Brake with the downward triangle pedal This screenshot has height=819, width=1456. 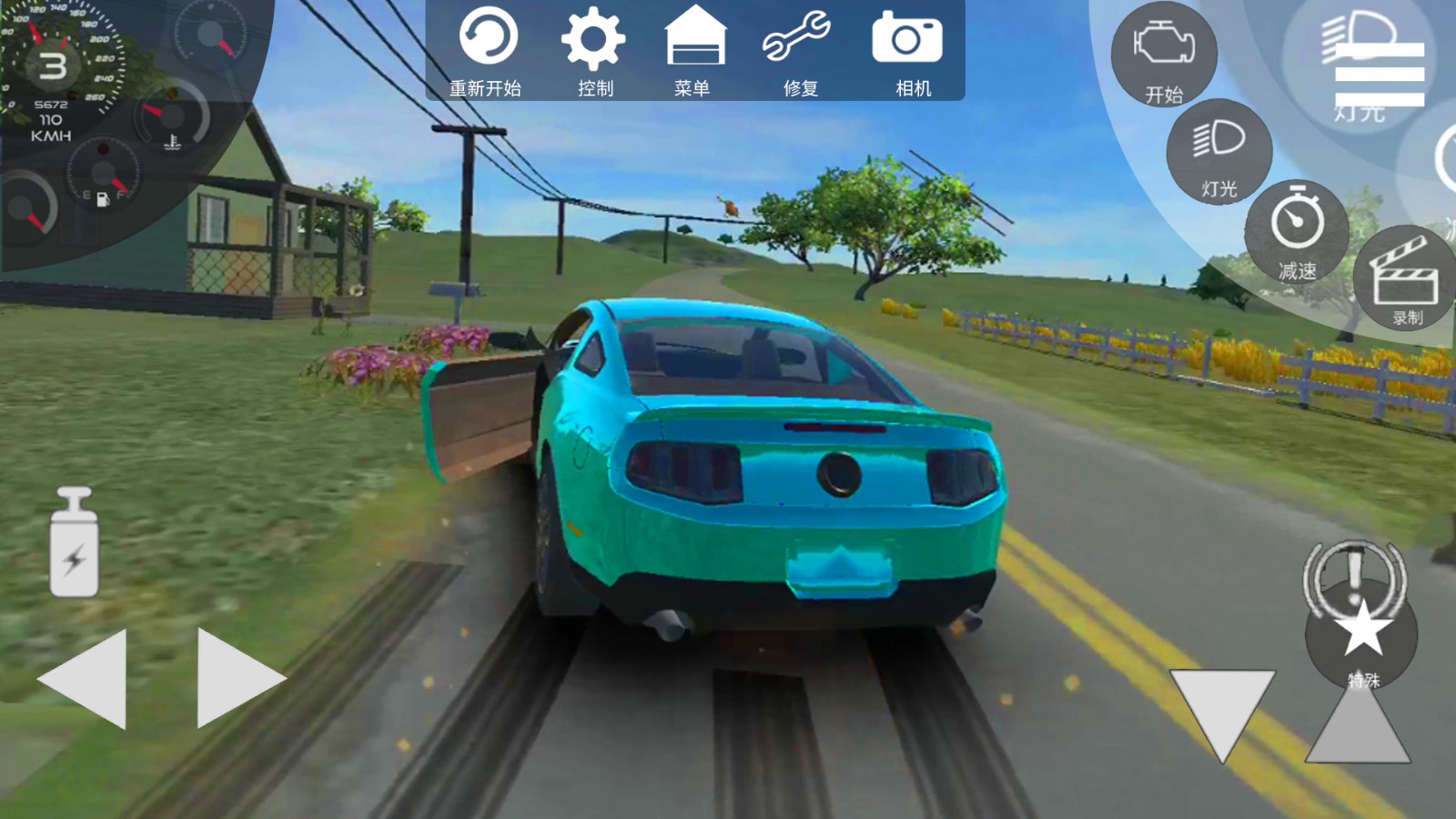[1221, 710]
